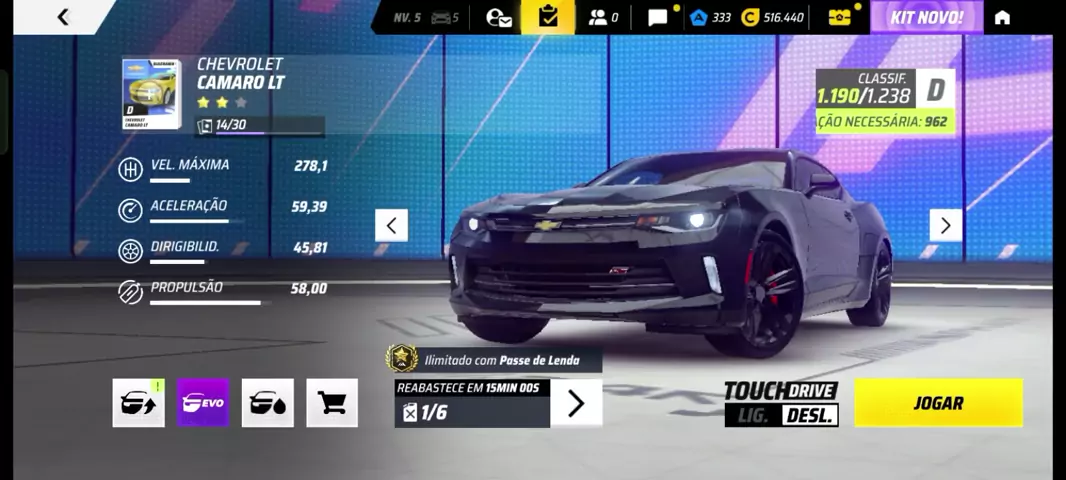1066x480 pixels.
Task: Switch TouchDrive to DESL.
Action: click(x=810, y=415)
